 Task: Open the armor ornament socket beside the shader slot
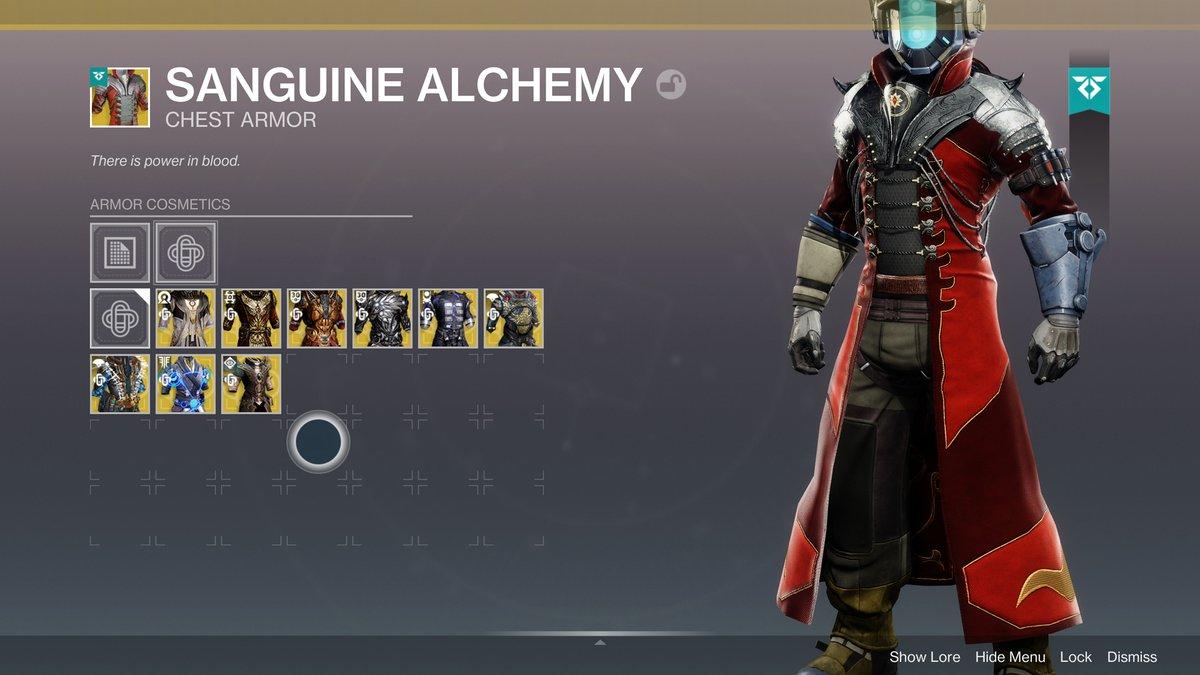[186, 252]
